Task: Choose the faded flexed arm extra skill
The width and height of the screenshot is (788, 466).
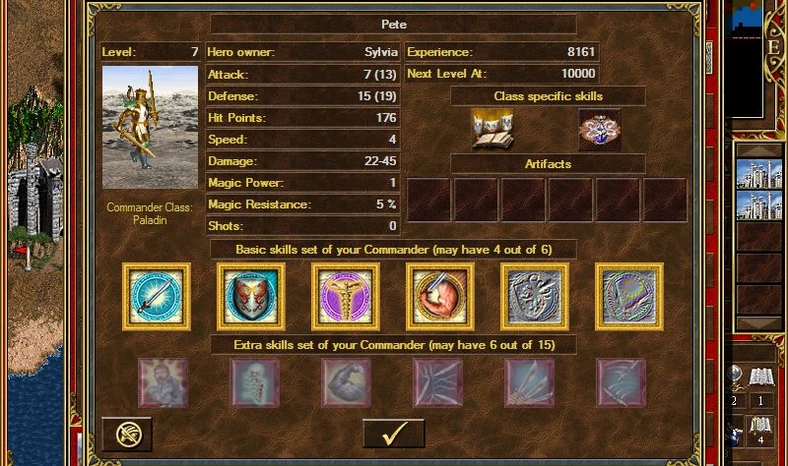Action: [x=346, y=383]
